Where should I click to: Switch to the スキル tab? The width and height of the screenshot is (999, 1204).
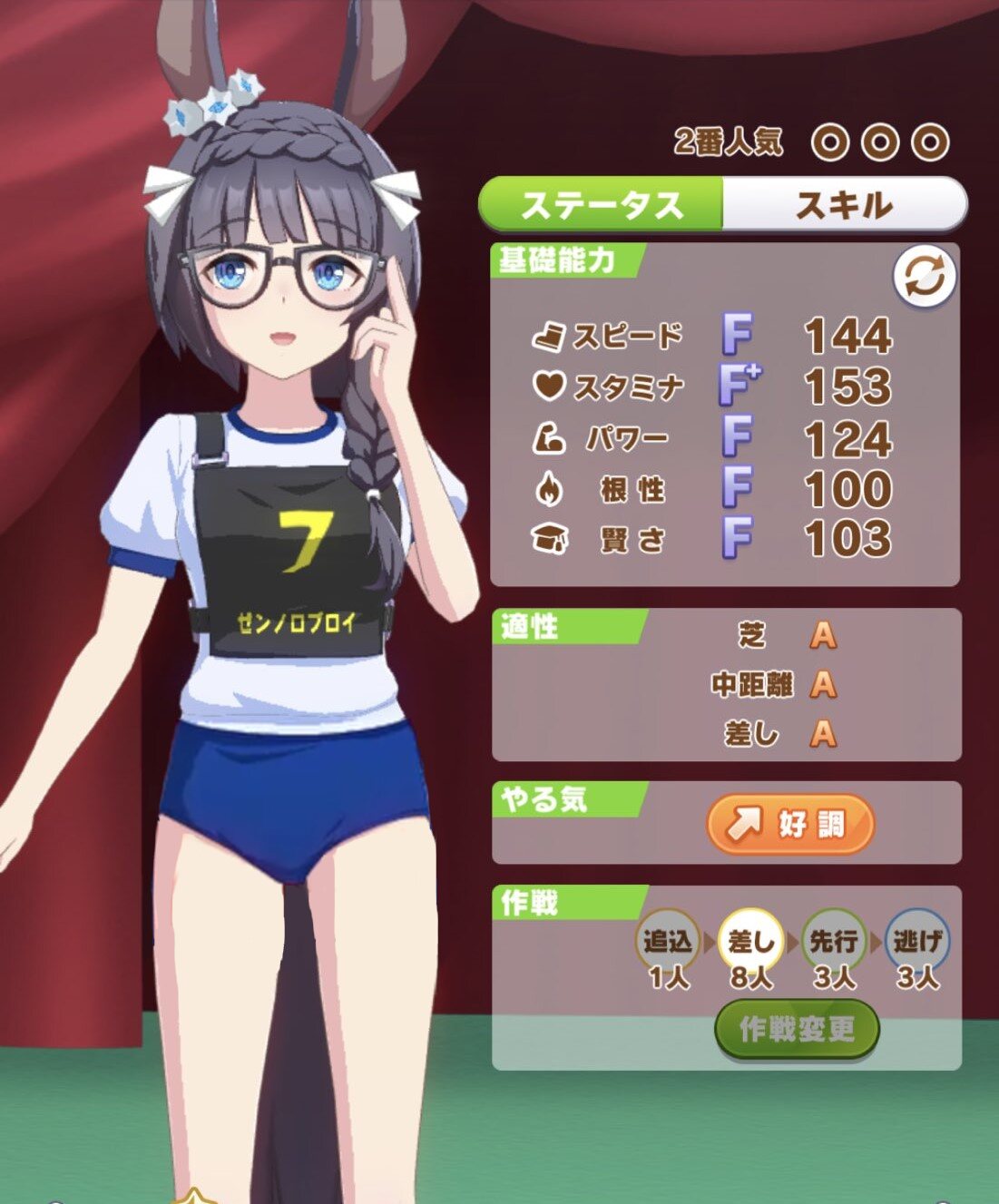coord(844,205)
